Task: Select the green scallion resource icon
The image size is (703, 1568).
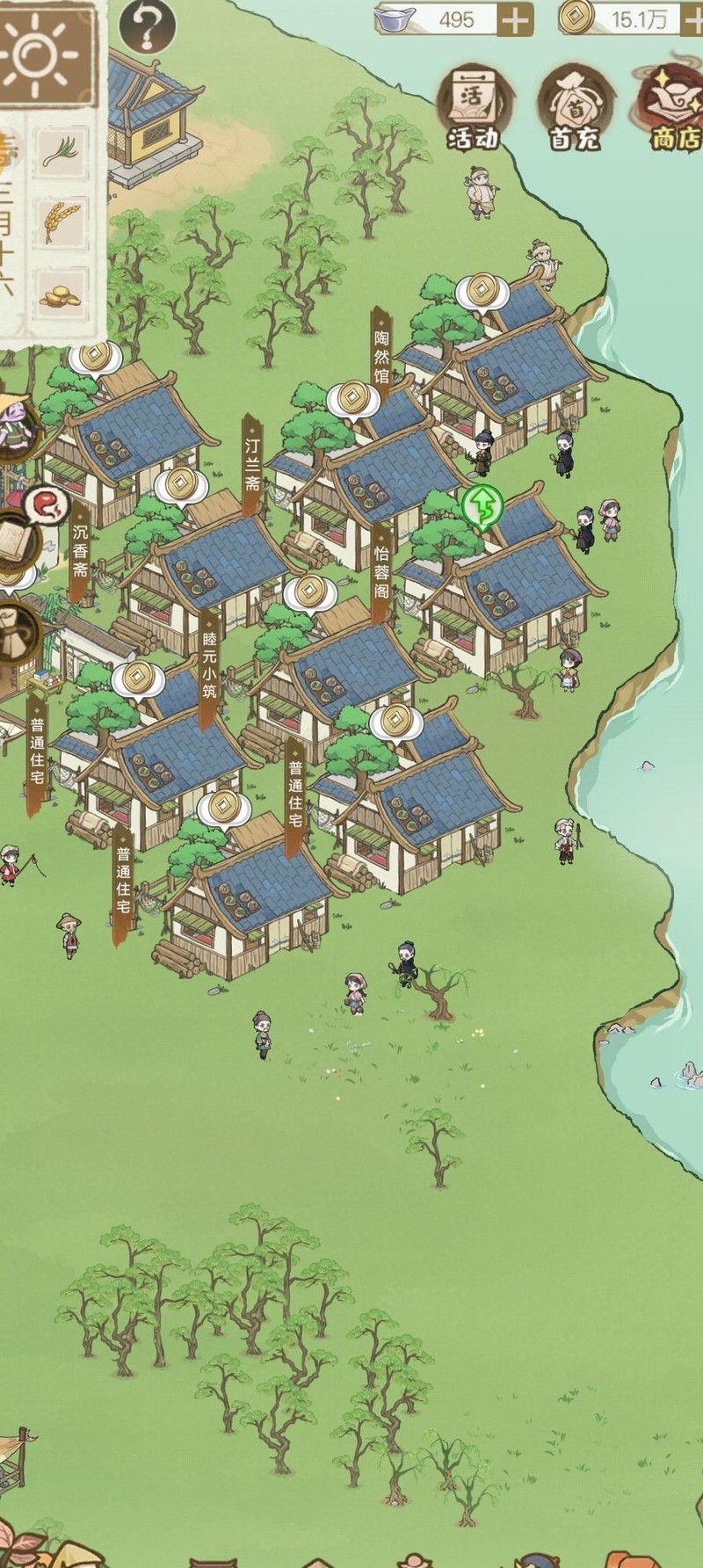Action: [x=62, y=149]
